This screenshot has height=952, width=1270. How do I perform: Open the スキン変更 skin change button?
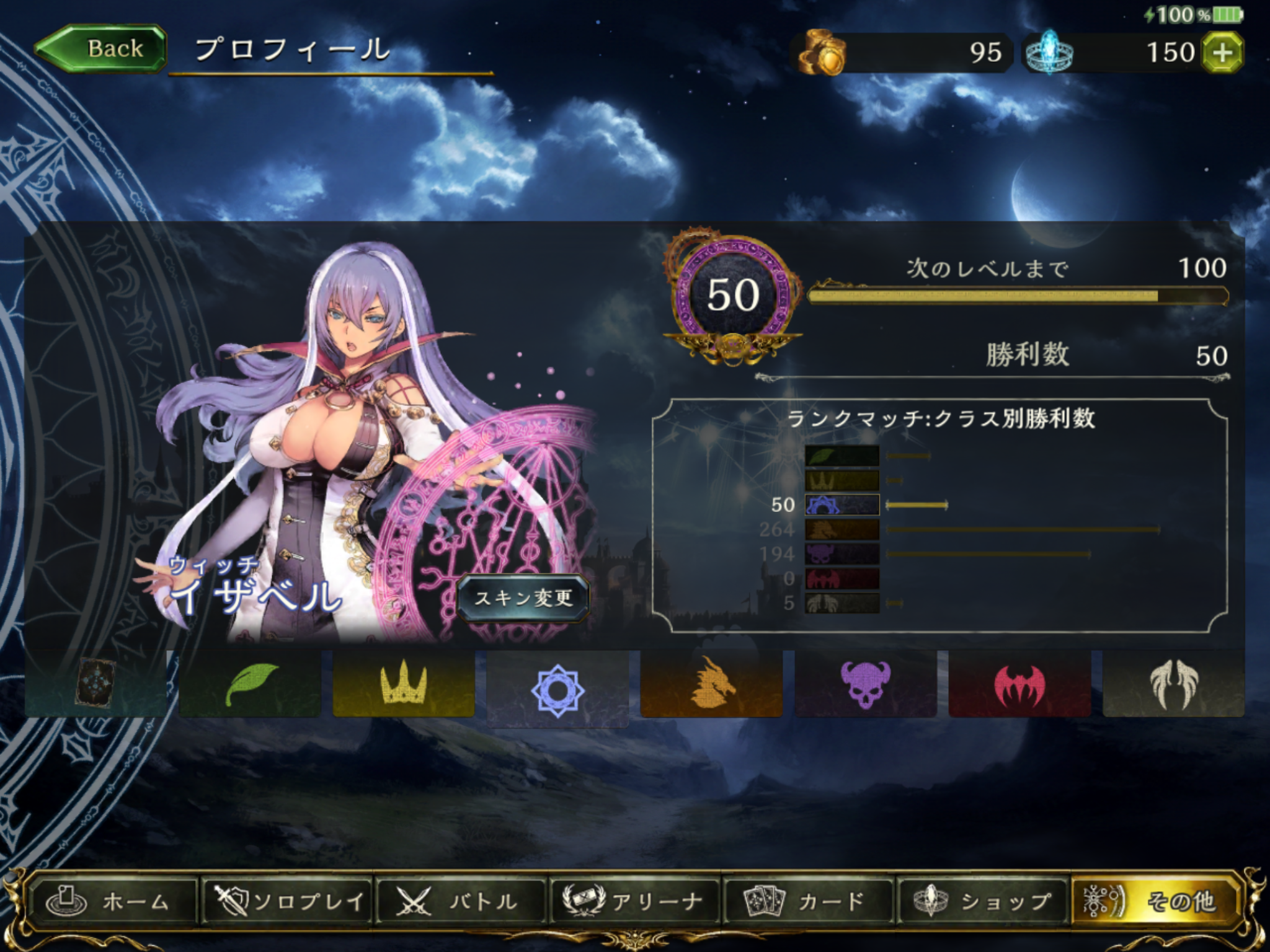click(x=523, y=598)
